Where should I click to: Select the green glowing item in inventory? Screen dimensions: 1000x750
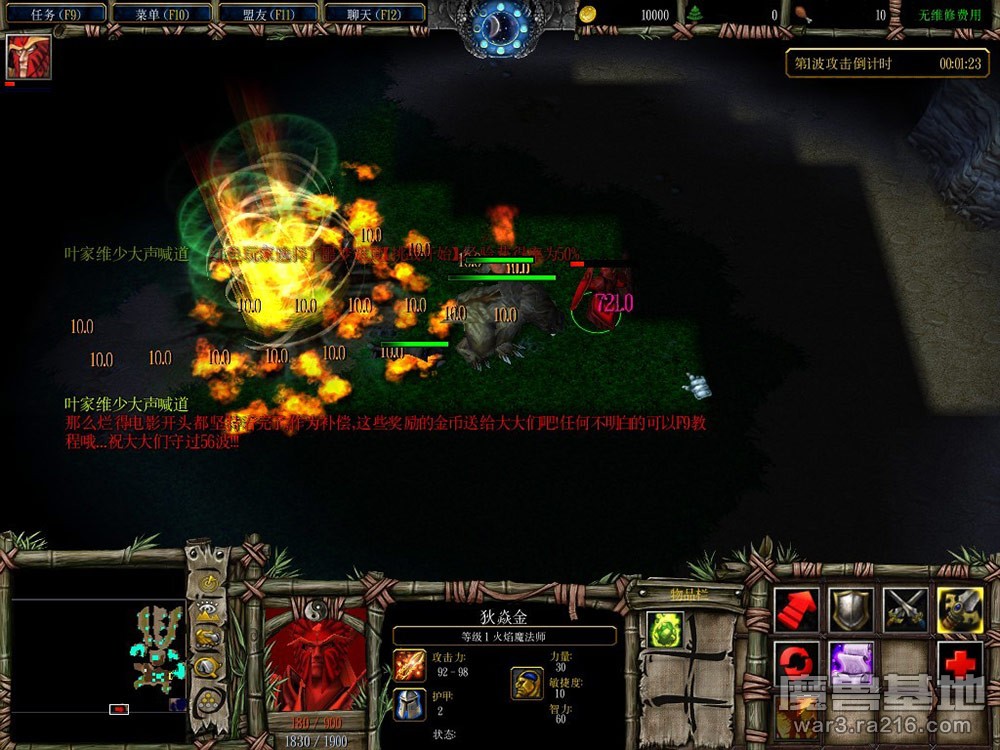point(665,629)
